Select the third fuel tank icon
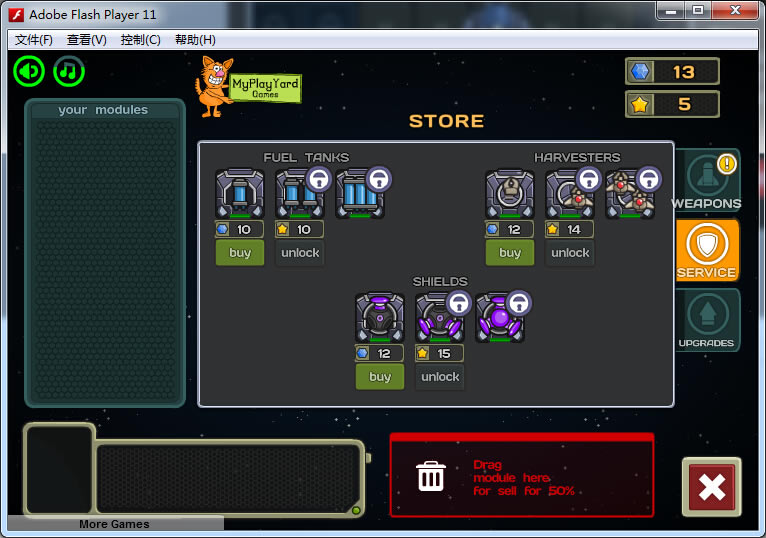766x538 pixels. [x=360, y=194]
